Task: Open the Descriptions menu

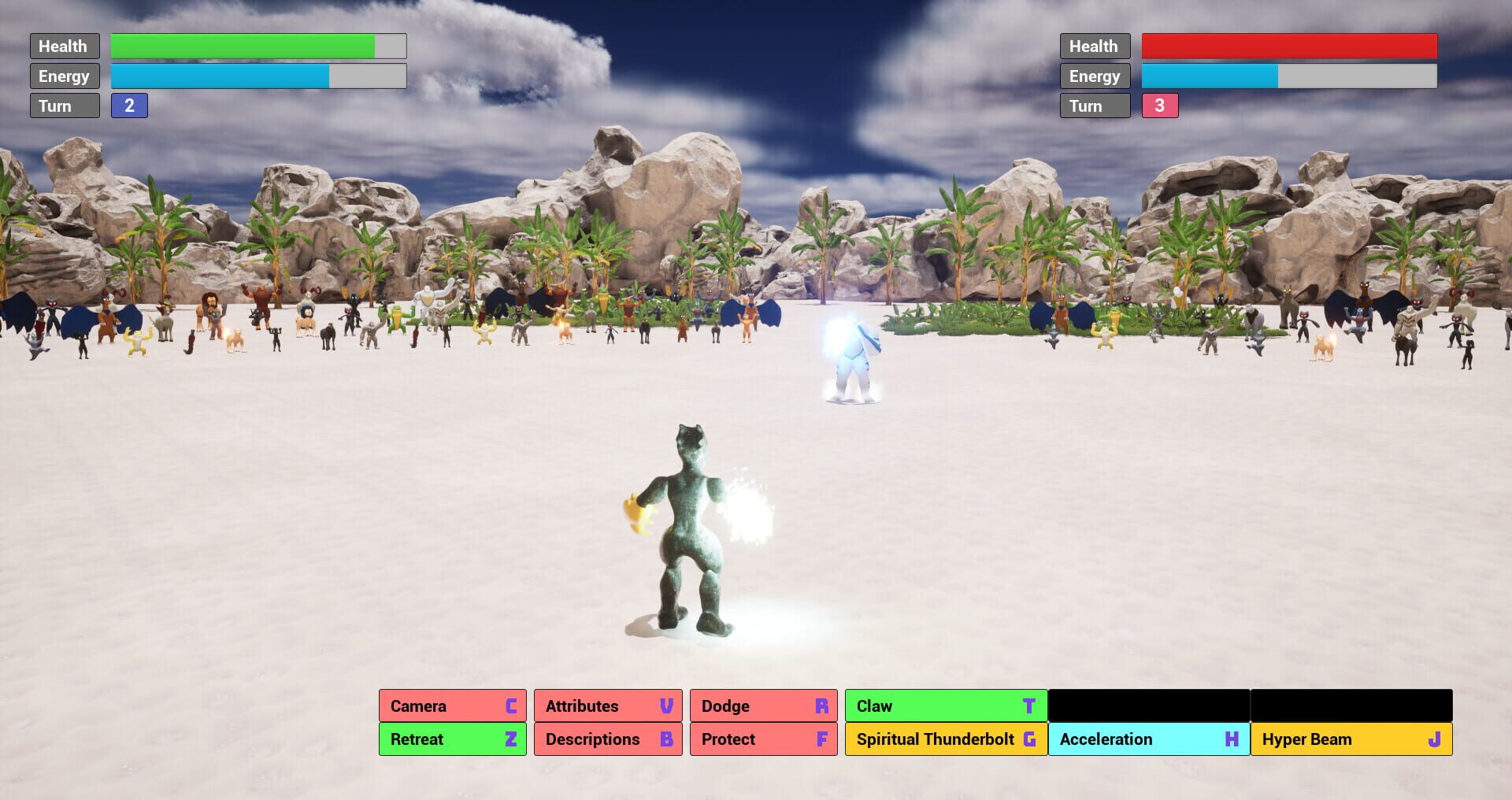Action: point(607,739)
